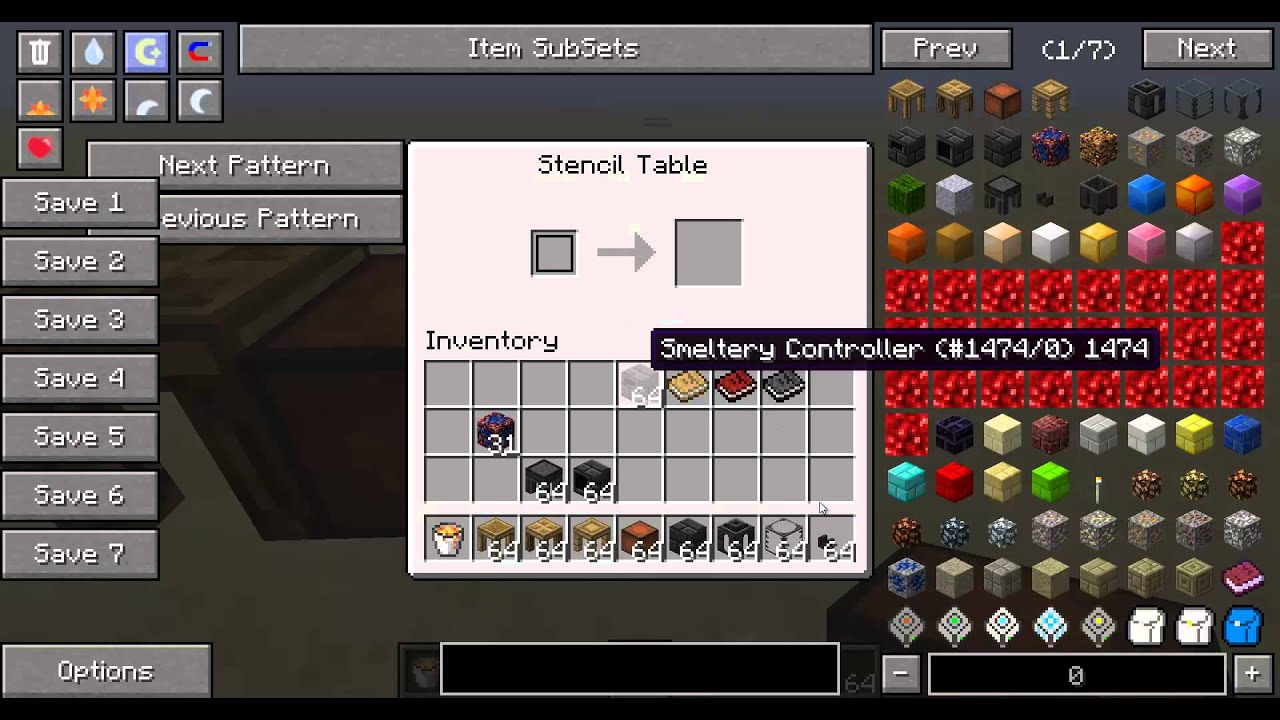Toggle the rain water drop icon

(x=93, y=52)
